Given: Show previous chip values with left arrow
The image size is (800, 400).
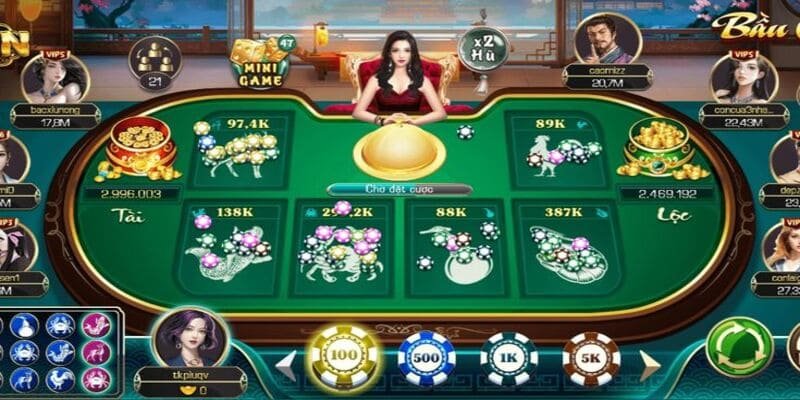Looking at the screenshot, I should click(x=287, y=364).
